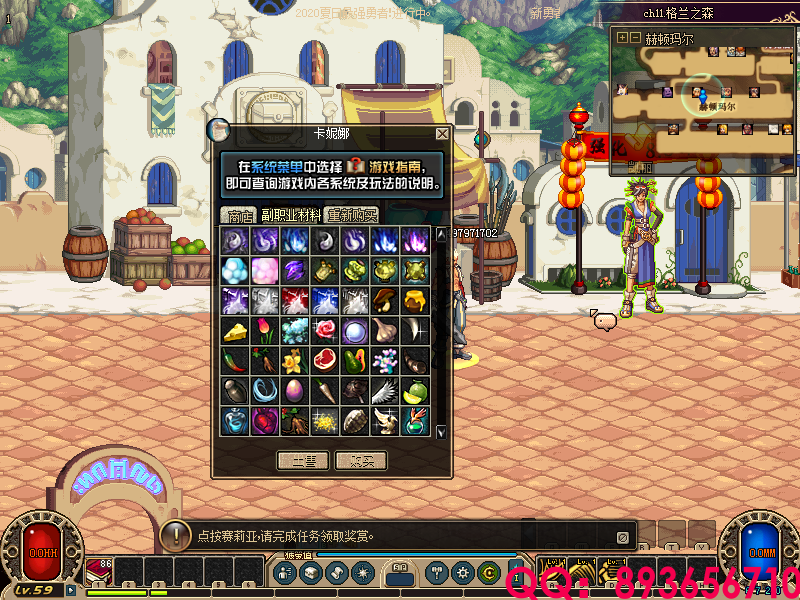Zoom out the minimap with minus button

pos(634,38)
